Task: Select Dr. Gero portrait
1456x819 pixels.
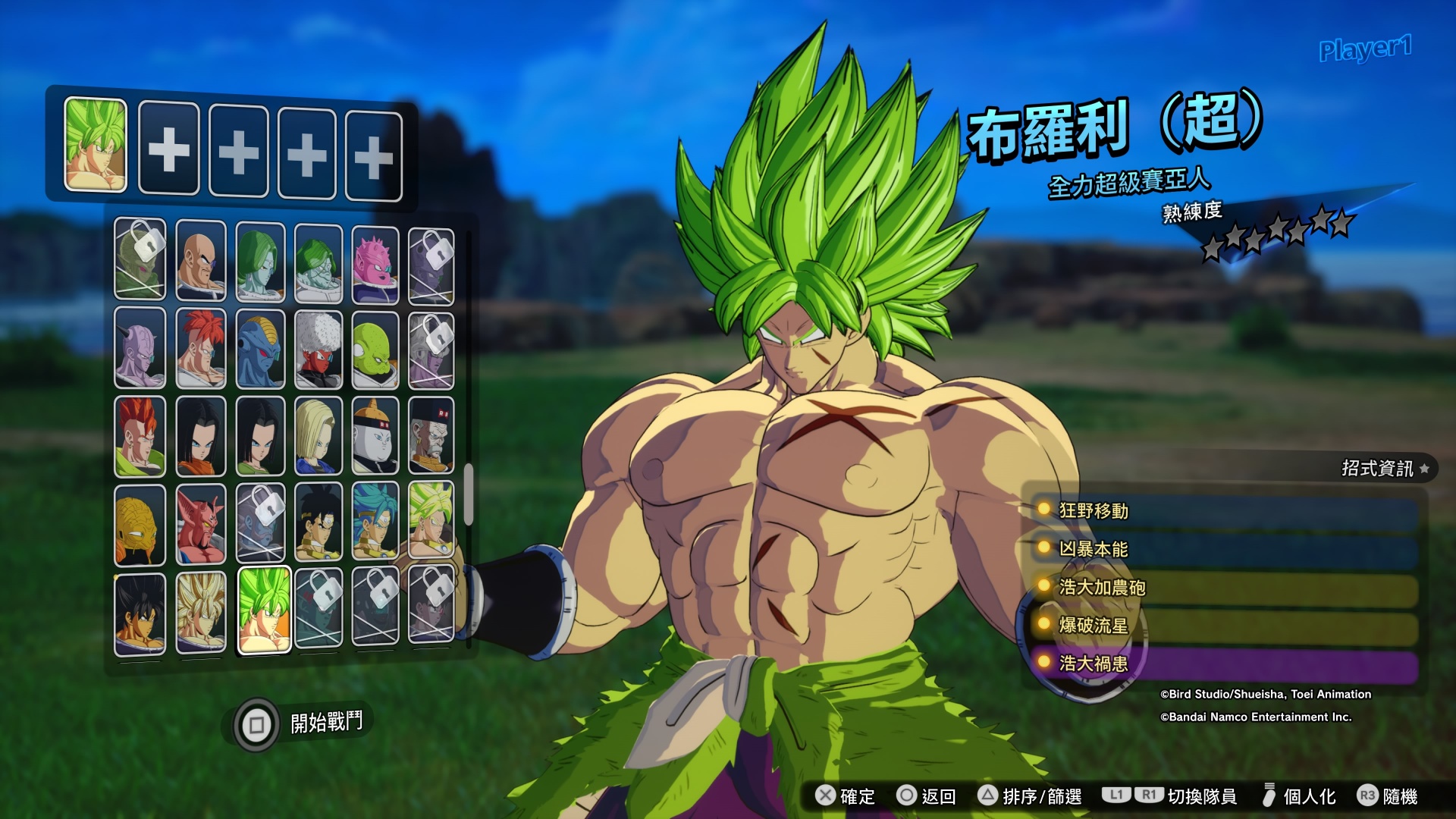Action: tap(431, 436)
